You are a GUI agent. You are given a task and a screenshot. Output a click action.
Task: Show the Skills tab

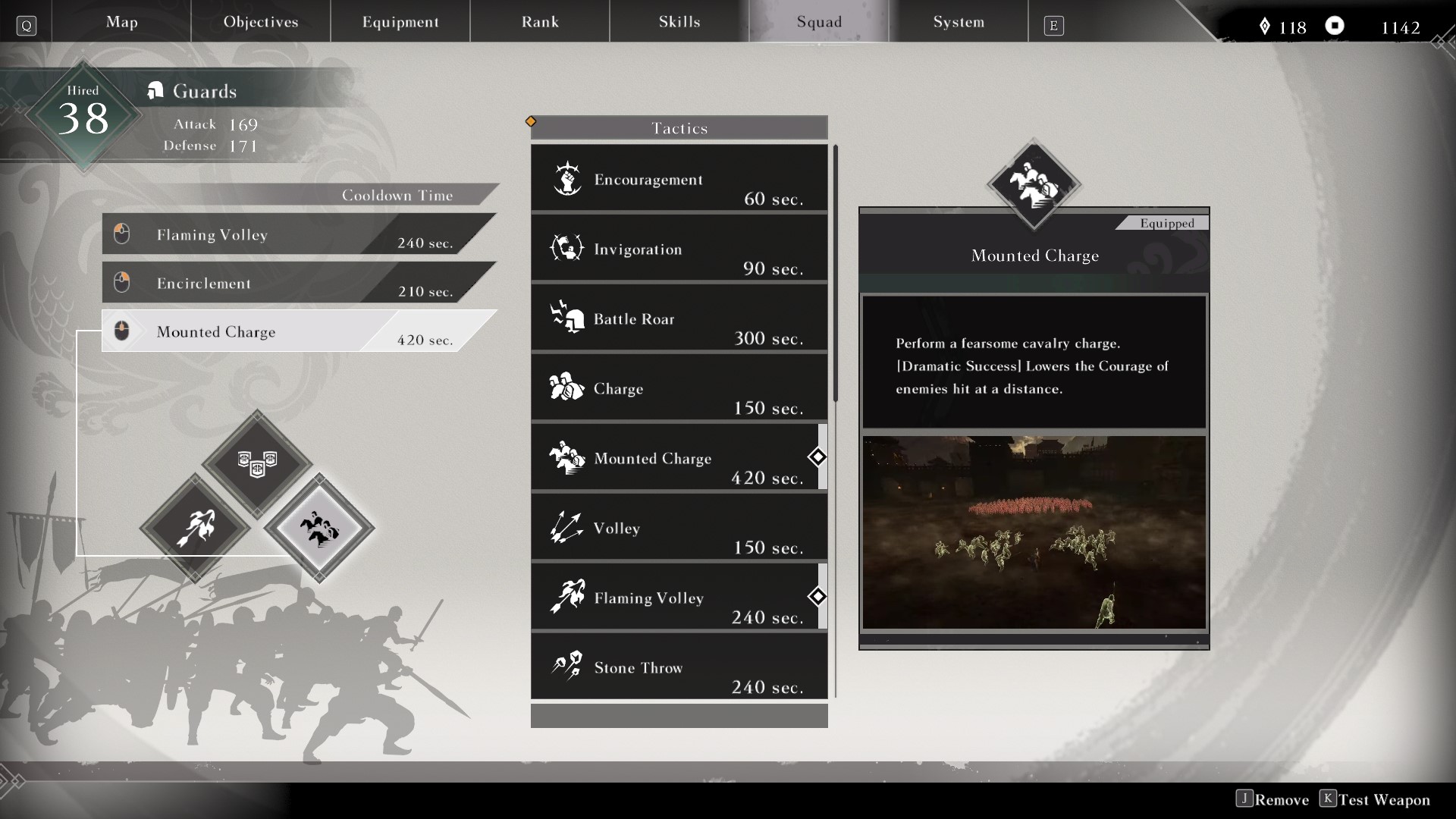679,22
